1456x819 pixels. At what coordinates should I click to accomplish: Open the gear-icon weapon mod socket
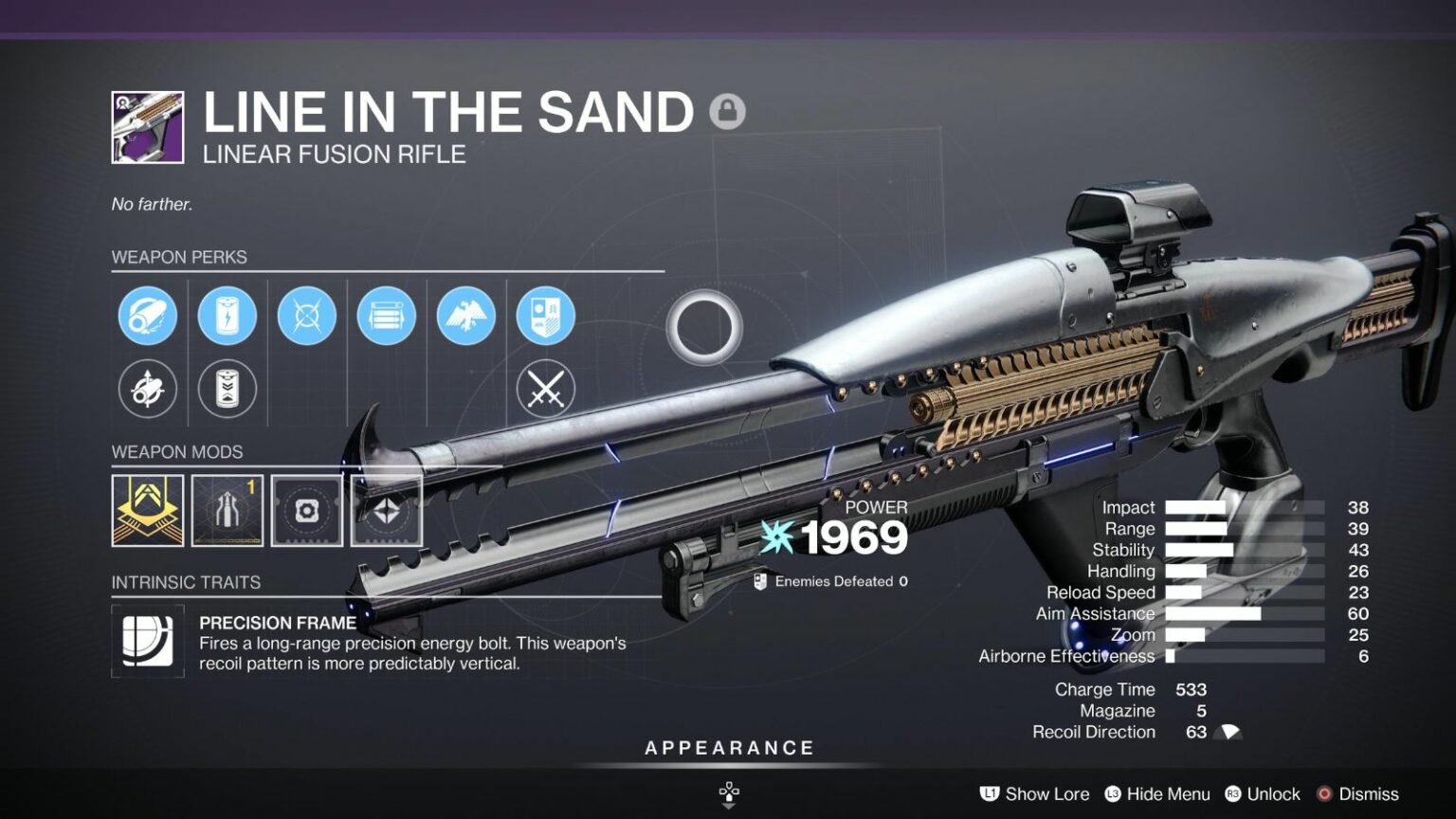306,509
